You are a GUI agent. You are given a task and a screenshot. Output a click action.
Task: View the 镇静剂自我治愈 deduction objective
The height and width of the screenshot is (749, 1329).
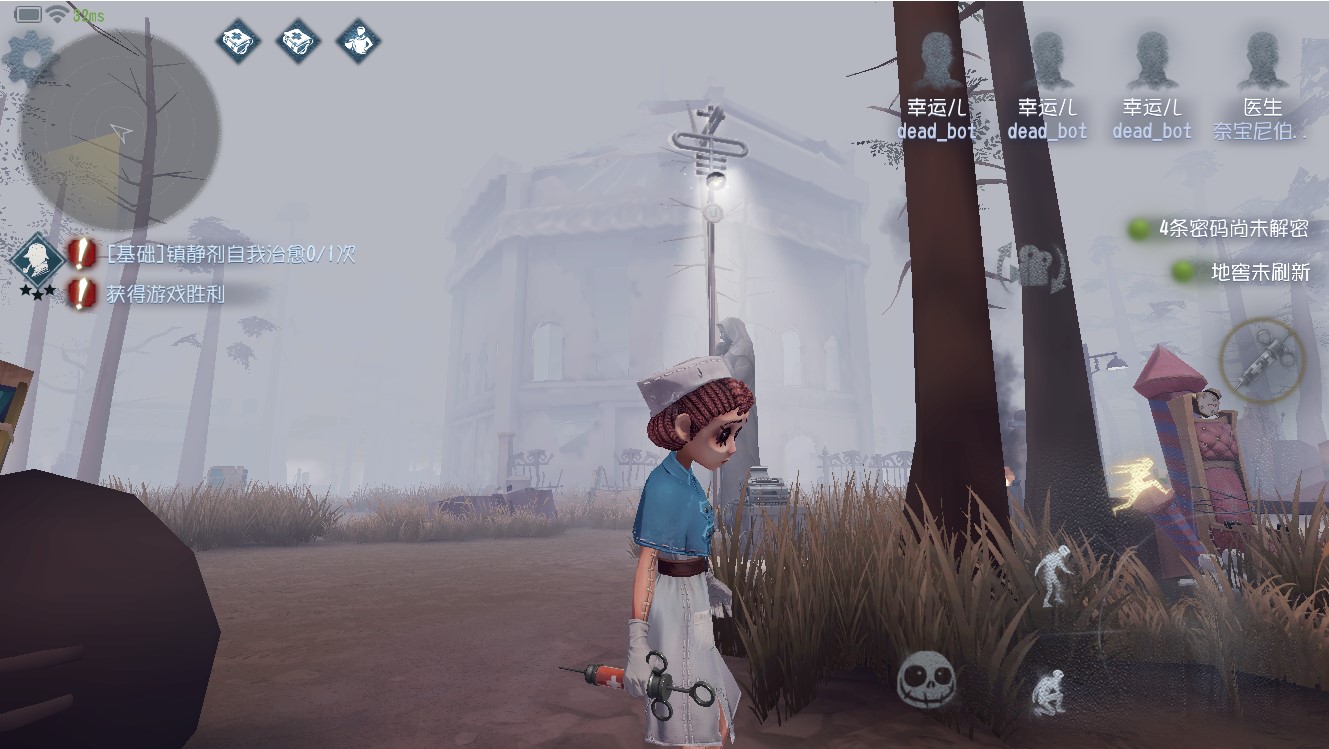click(x=230, y=254)
